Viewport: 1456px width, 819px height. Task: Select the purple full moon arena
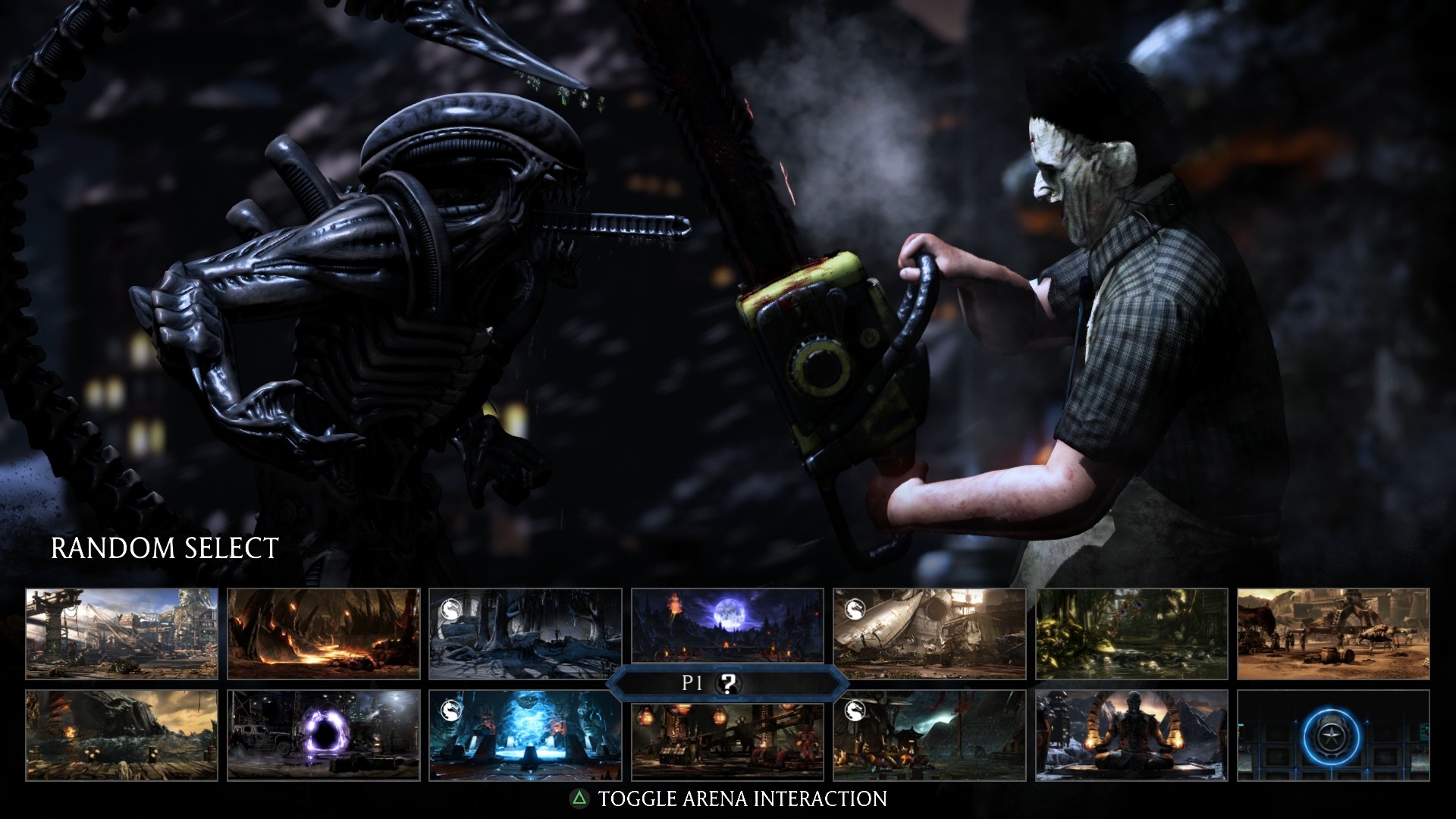coord(727,626)
